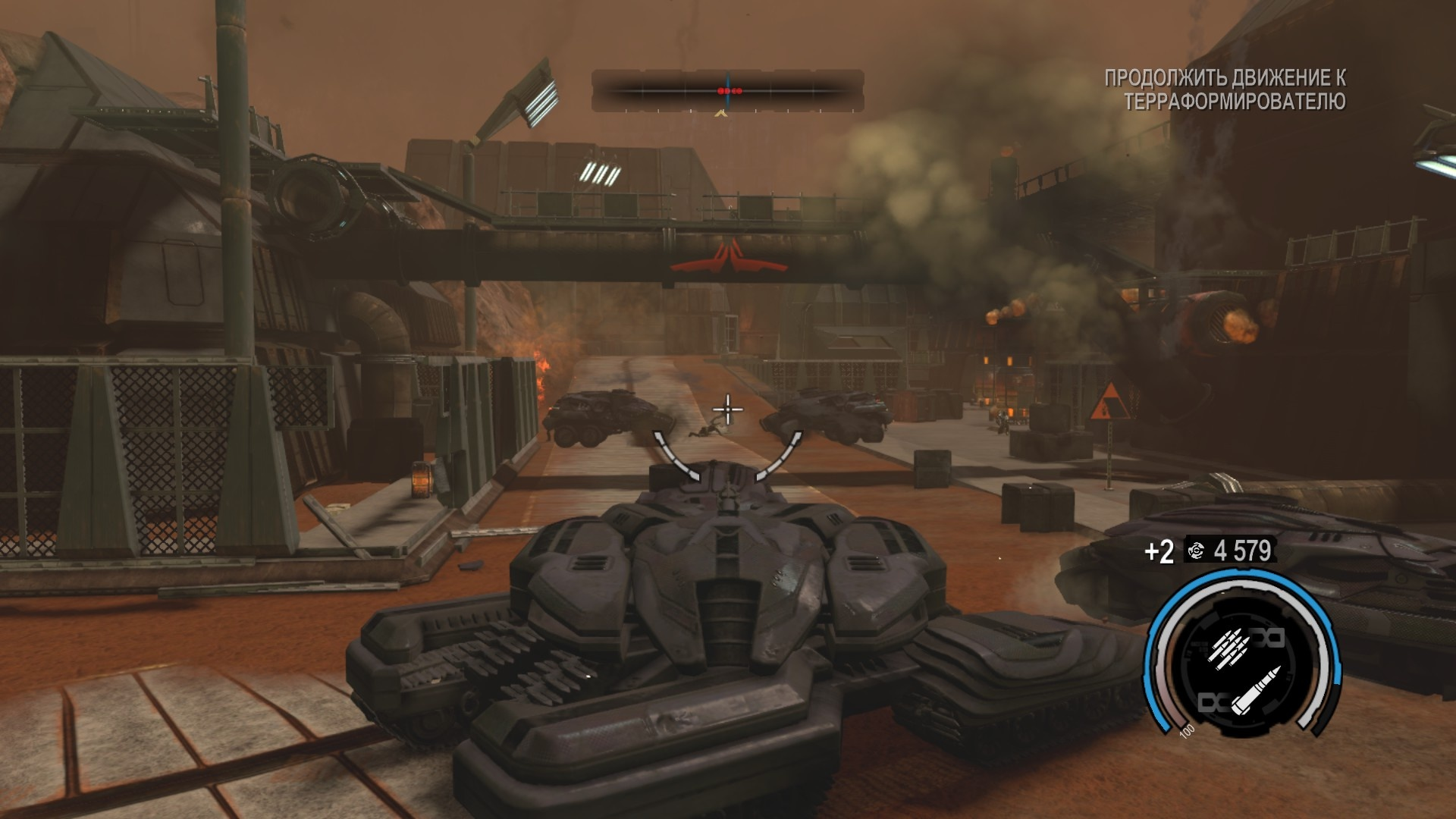1456x819 pixels.
Task: Click the salvage currency gear icon
Action: pos(1197,551)
